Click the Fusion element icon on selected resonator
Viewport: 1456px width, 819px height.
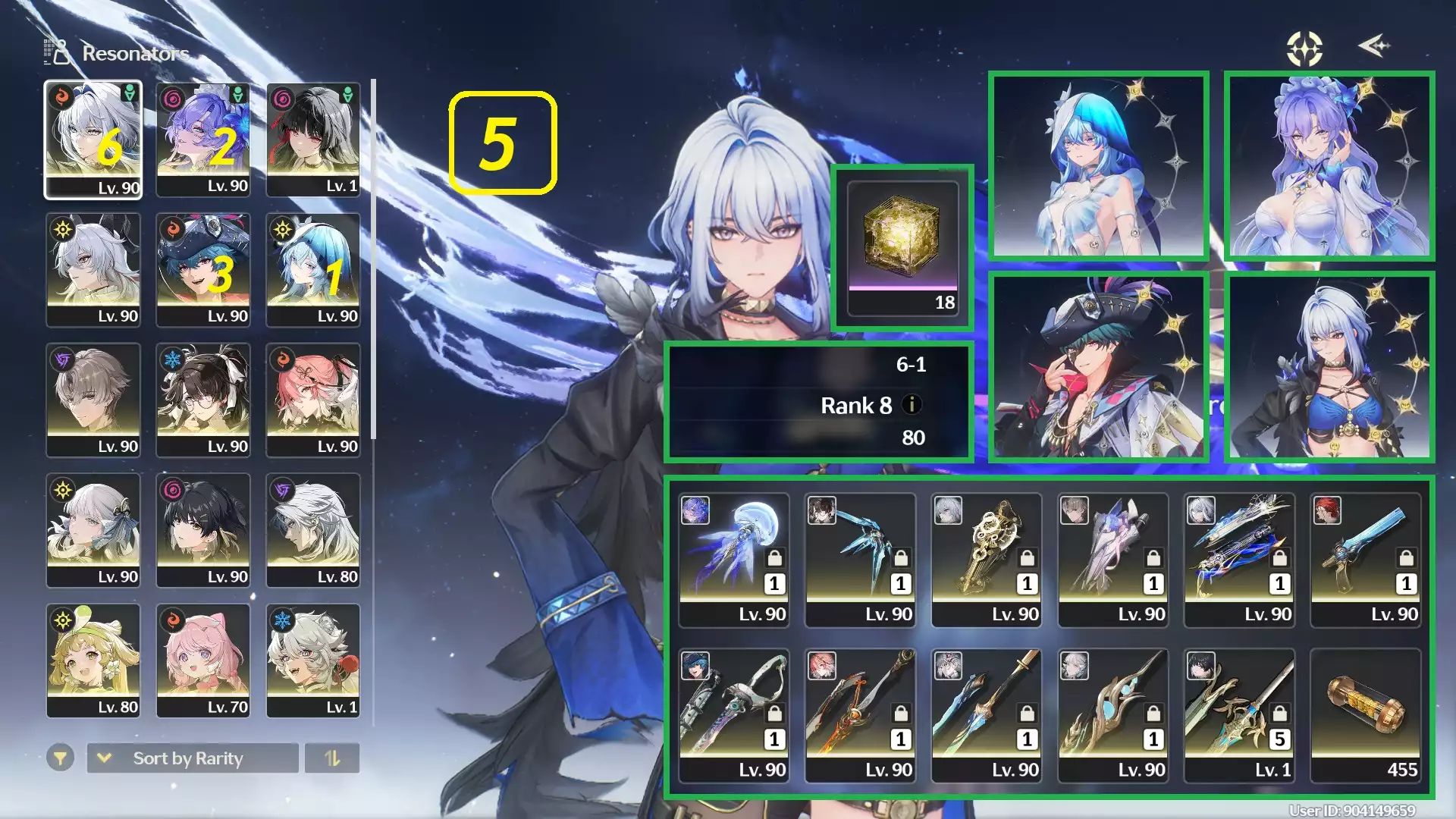(61, 95)
